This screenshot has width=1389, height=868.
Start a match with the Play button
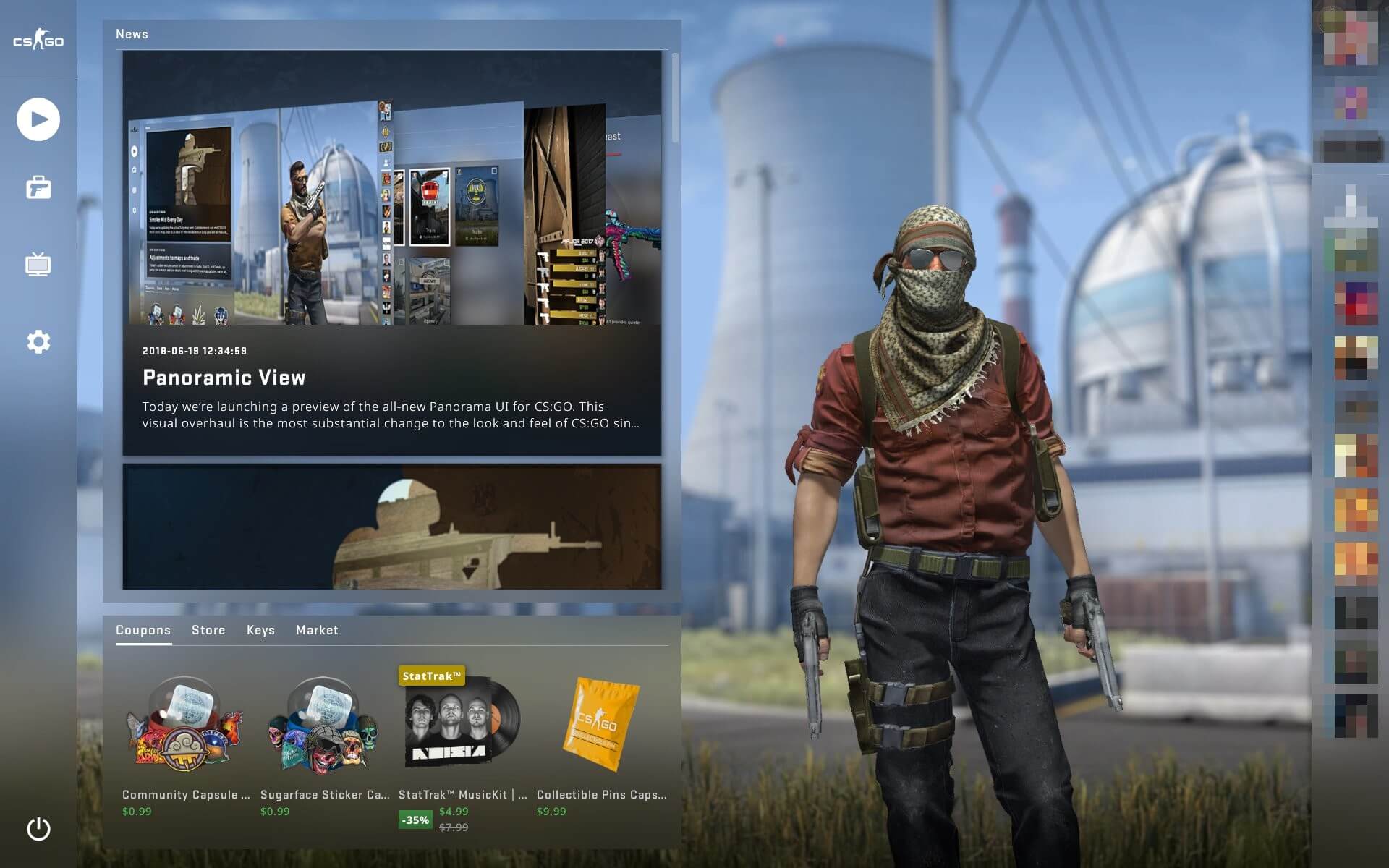38,119
